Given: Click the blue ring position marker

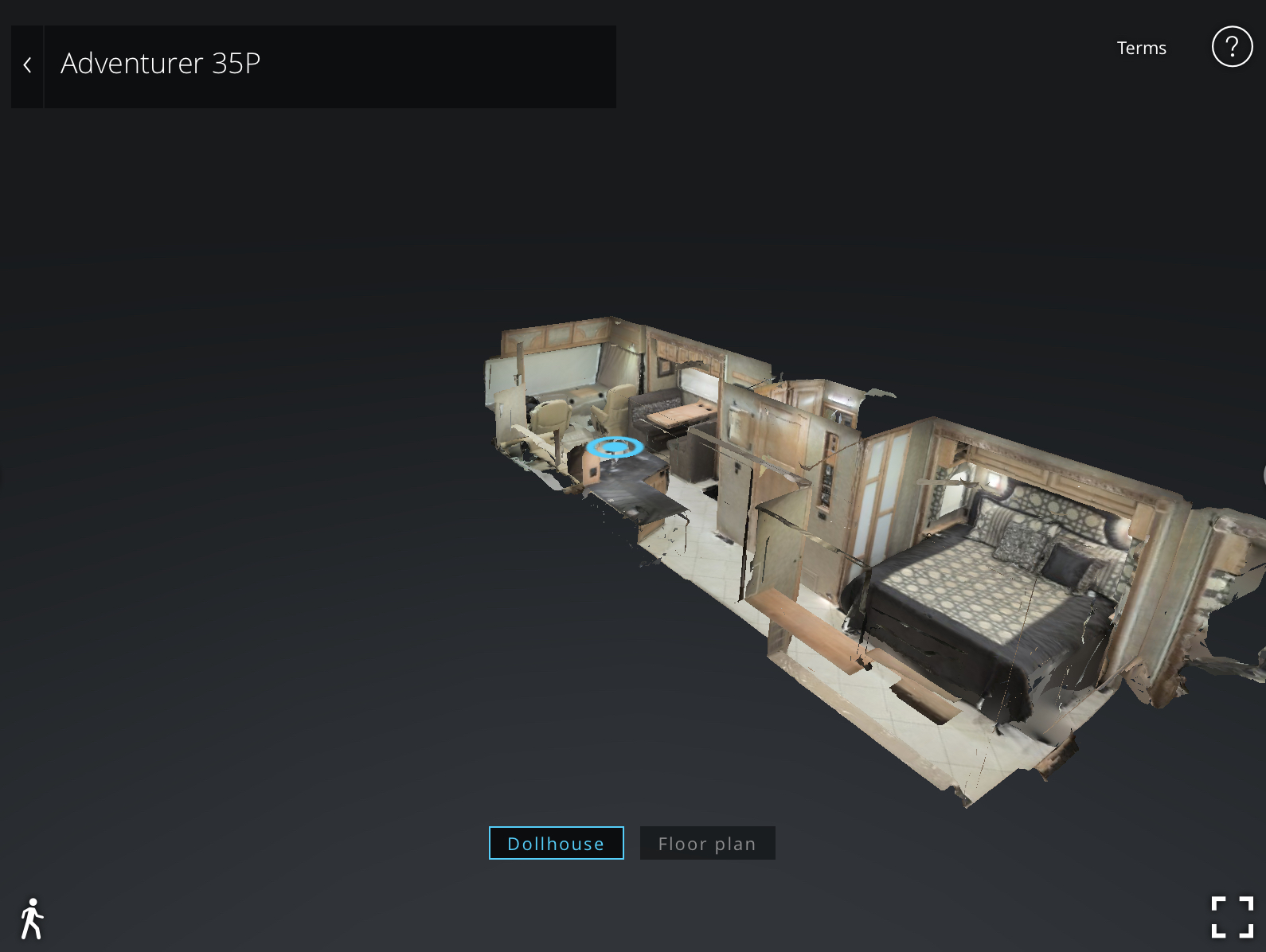Looking at the screenshot, I should [615, 447].
